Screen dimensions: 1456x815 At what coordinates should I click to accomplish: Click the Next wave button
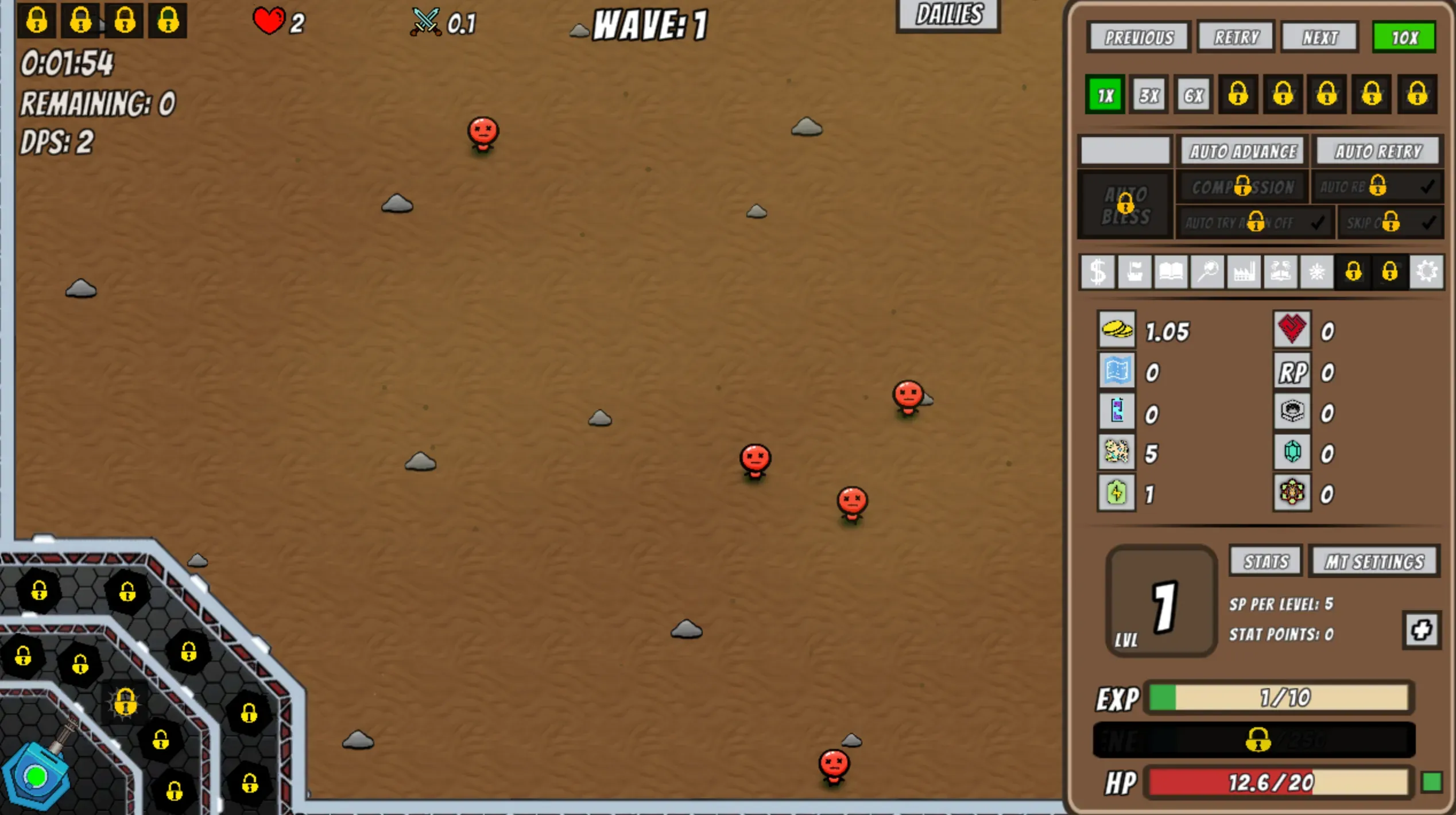point(1319,36)
